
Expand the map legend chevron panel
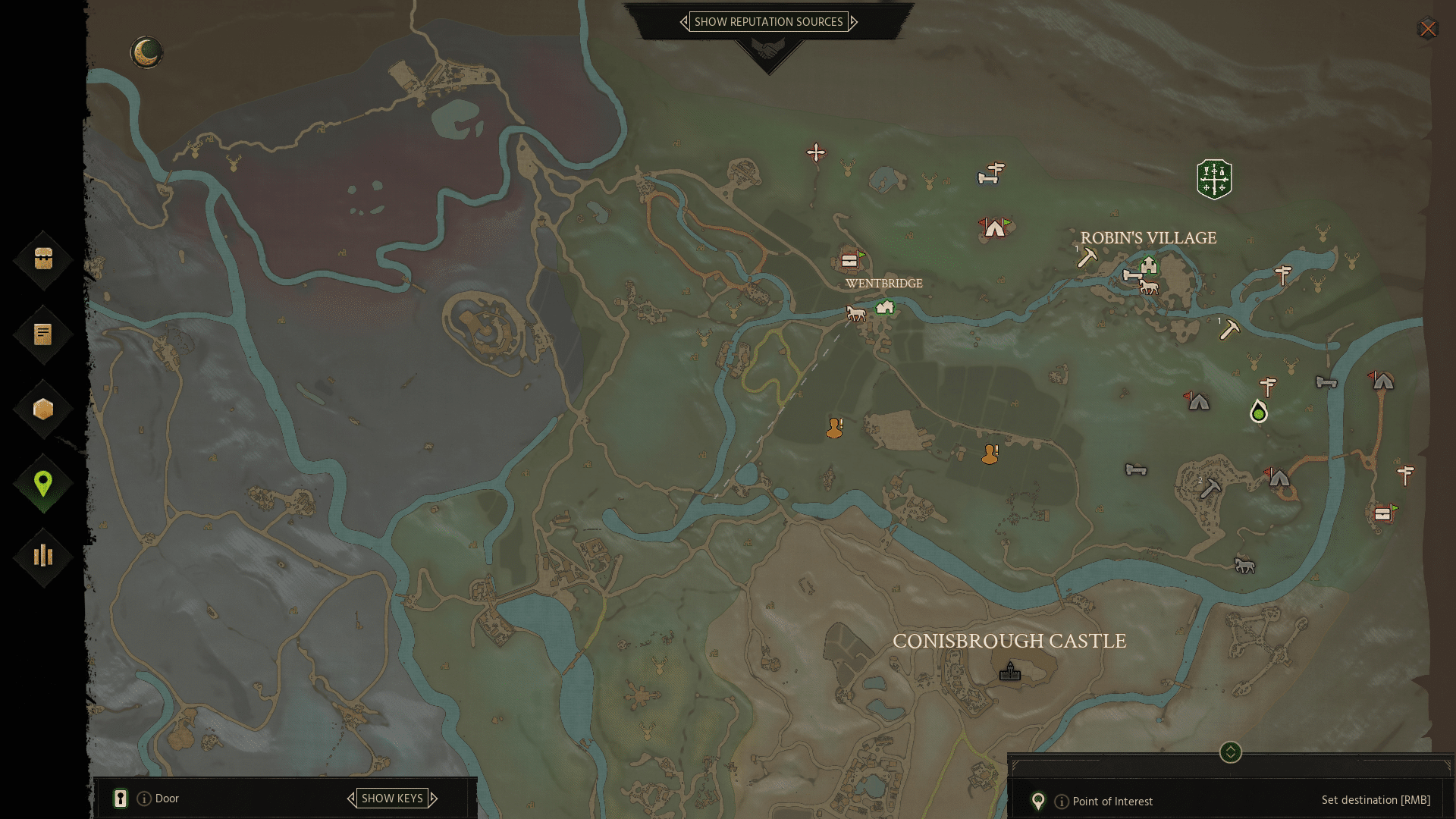1230,752
